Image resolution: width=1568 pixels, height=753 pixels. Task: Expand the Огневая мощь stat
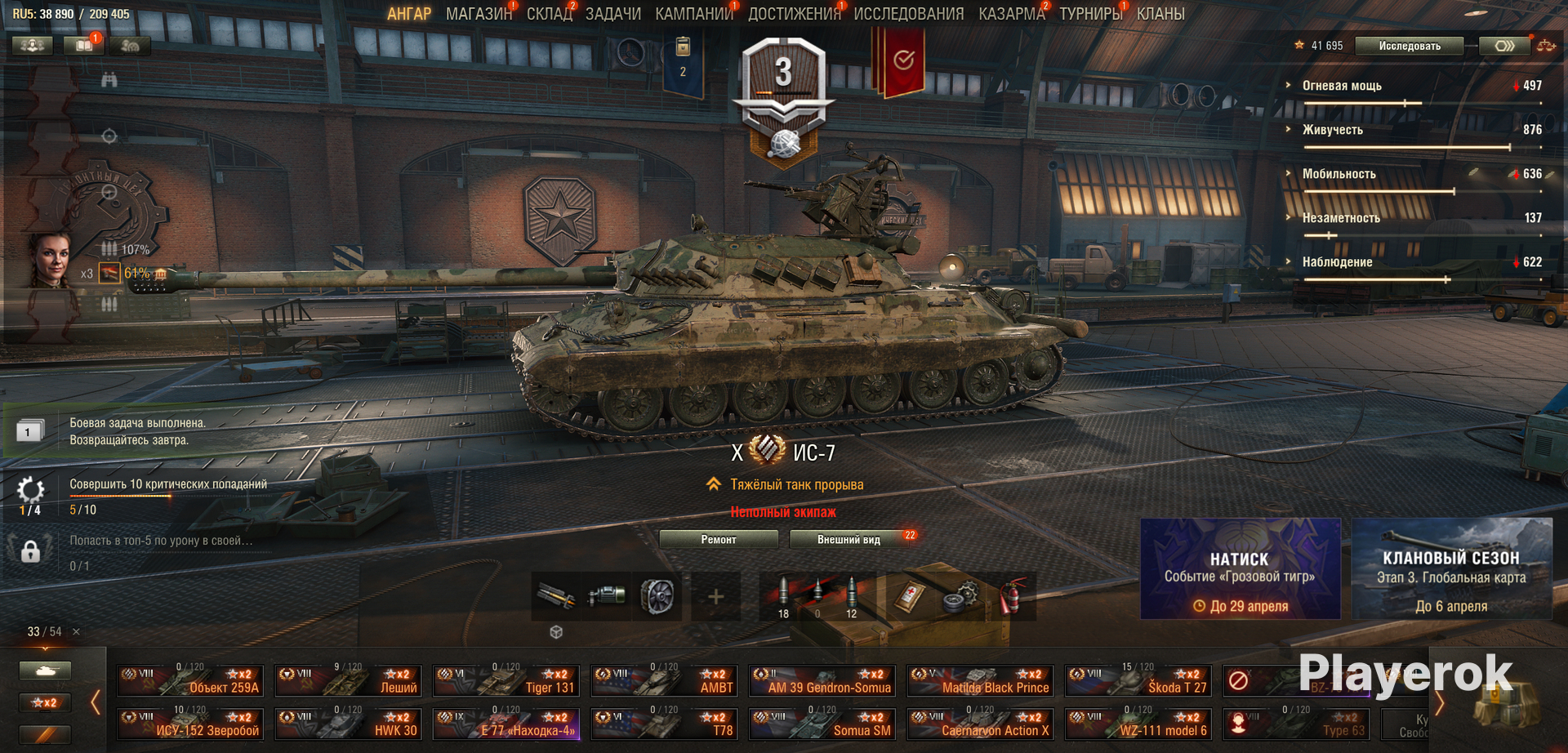(x=1341, y=86)
